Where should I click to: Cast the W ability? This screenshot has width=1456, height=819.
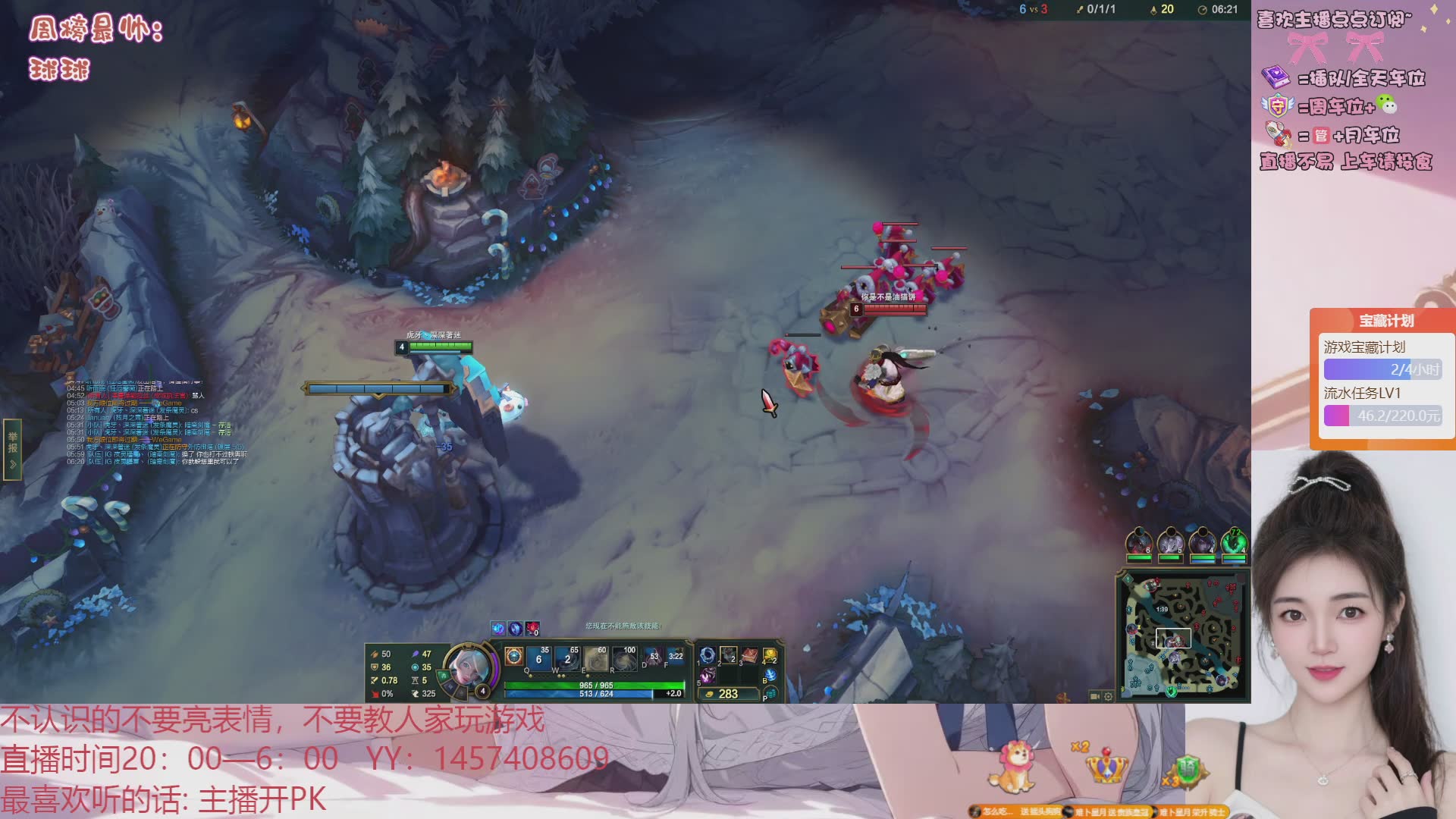point(567,658)
